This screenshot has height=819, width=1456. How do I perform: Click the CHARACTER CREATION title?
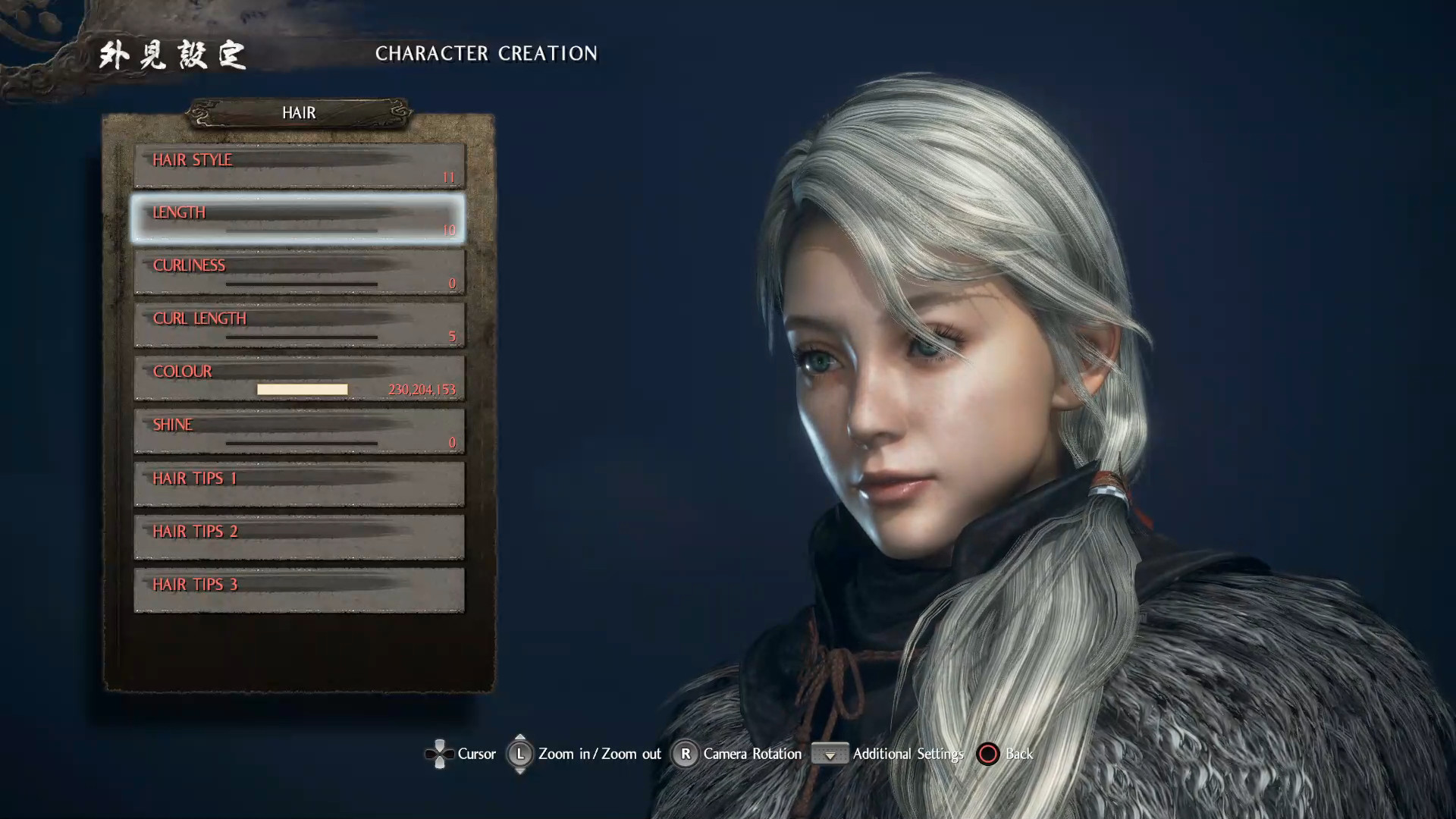pos(488,54)
